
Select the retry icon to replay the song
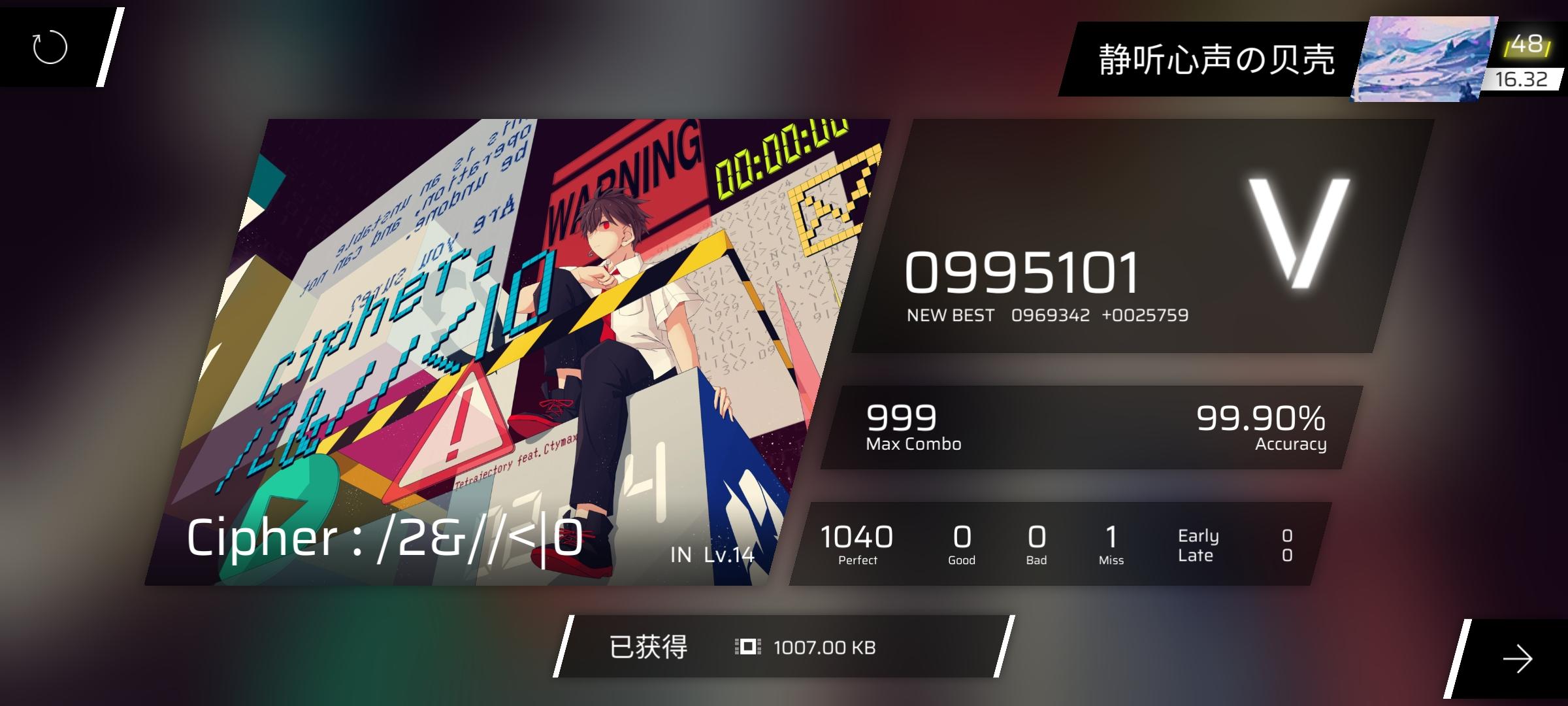pos(49,47)
